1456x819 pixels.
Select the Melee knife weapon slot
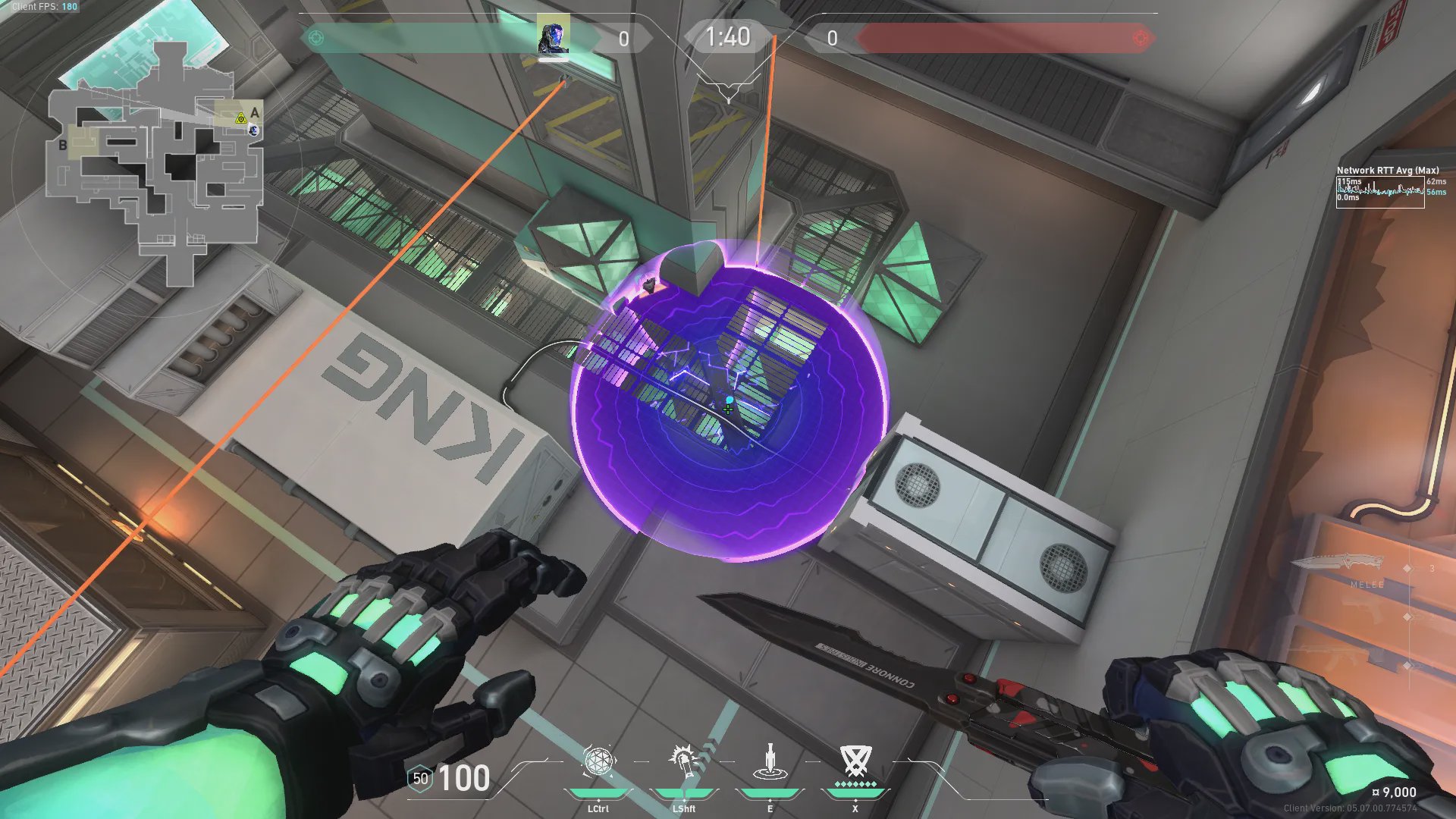click(1338, 565)
